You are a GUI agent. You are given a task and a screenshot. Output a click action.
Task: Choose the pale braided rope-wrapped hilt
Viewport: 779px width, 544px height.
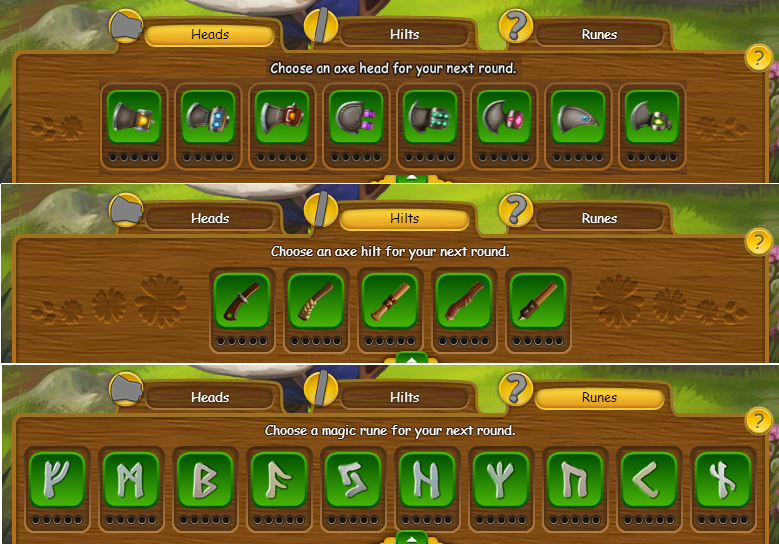pyautogui.click(x=316, y=299)
